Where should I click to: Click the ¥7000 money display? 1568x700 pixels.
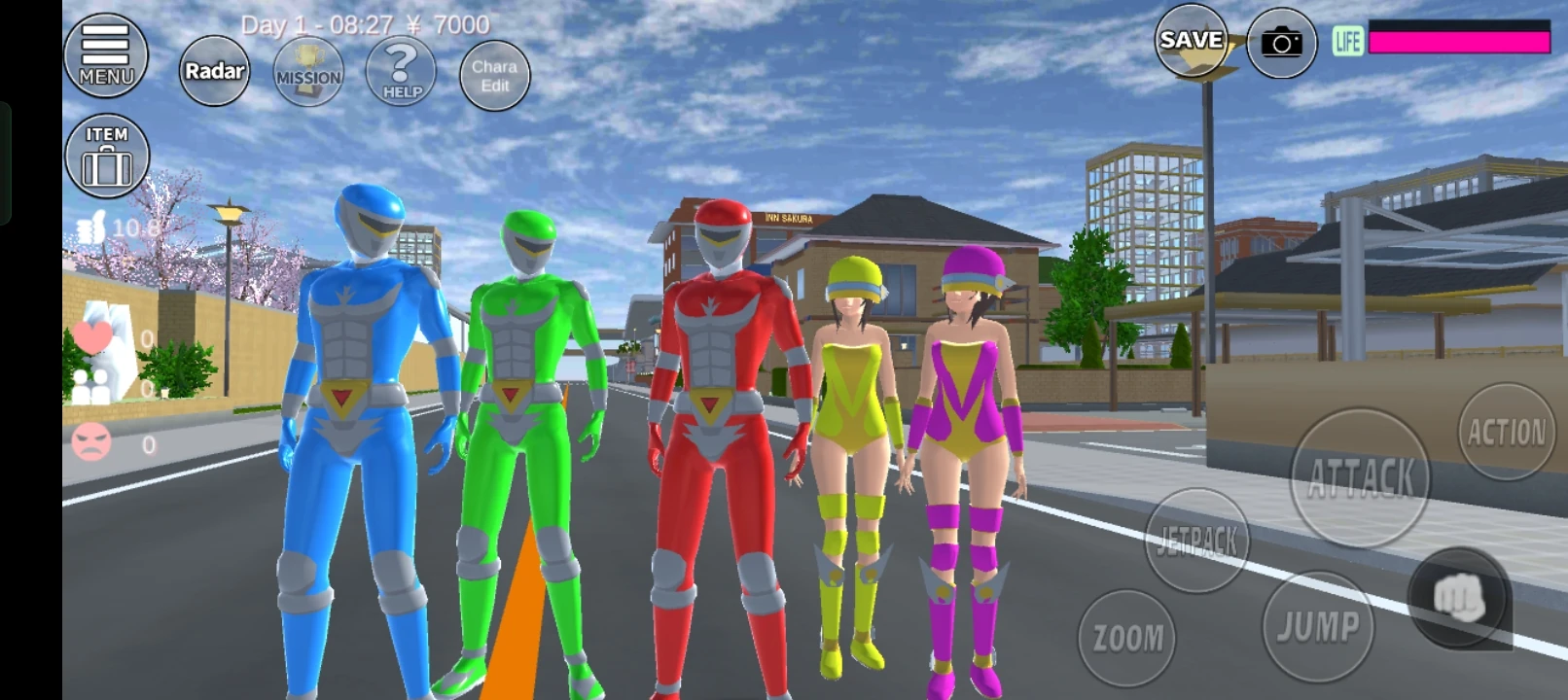tap(446, 25)
